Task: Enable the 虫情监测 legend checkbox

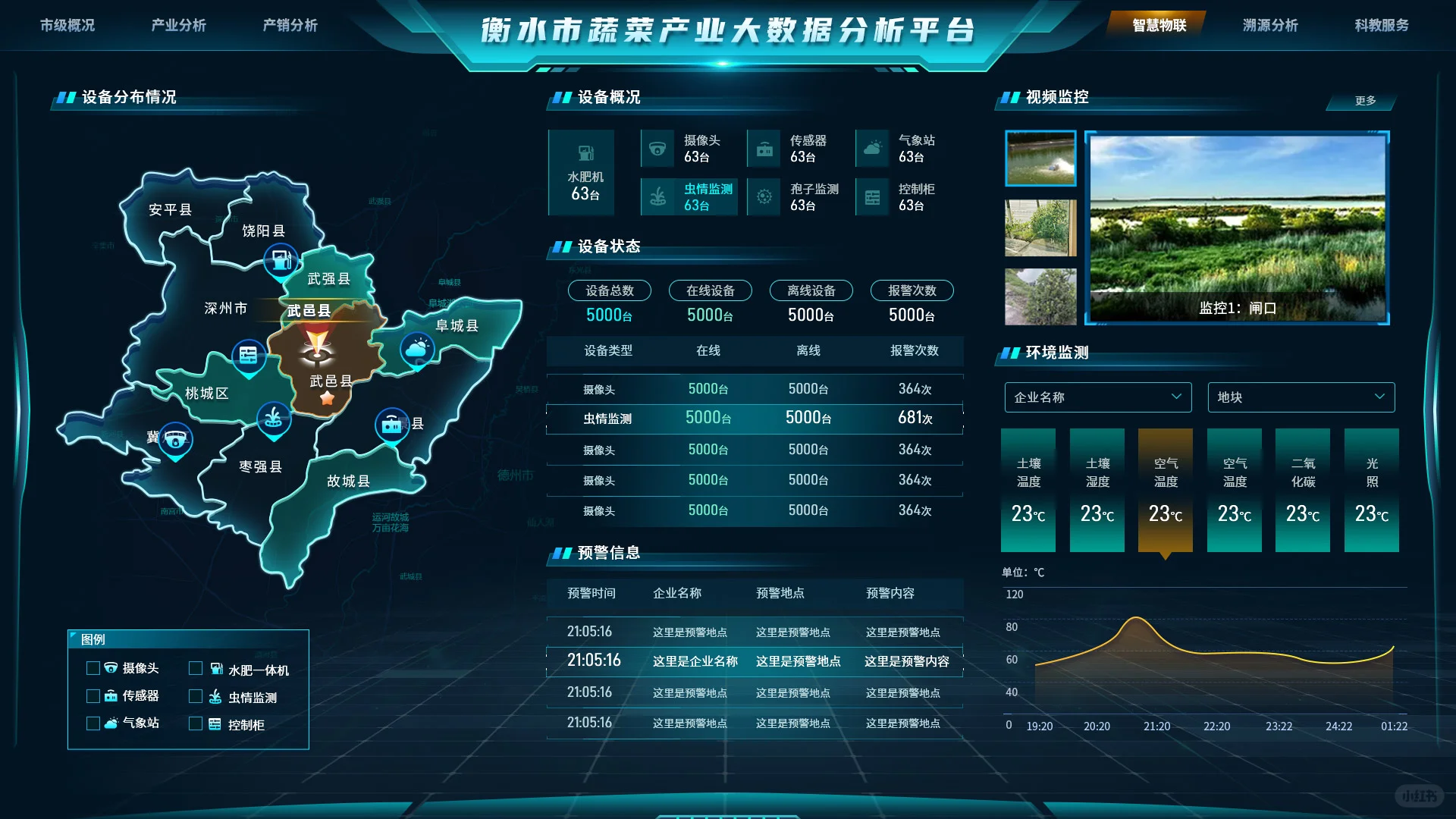Action: [196, 696]
